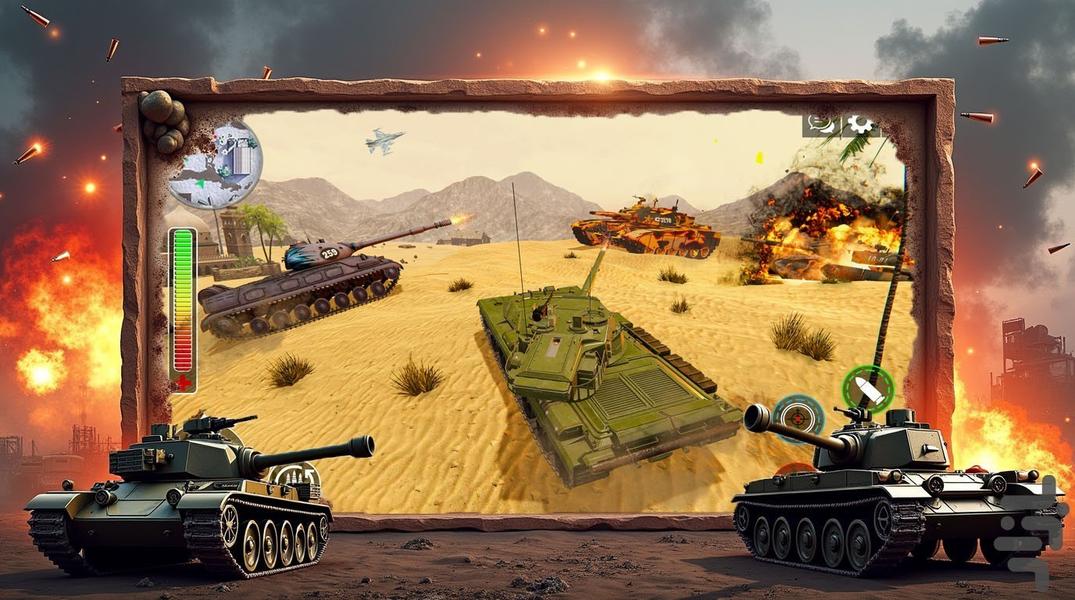Fire the cannon shell button
Screen dimensions: 1075x600
[x=866, y=389]
